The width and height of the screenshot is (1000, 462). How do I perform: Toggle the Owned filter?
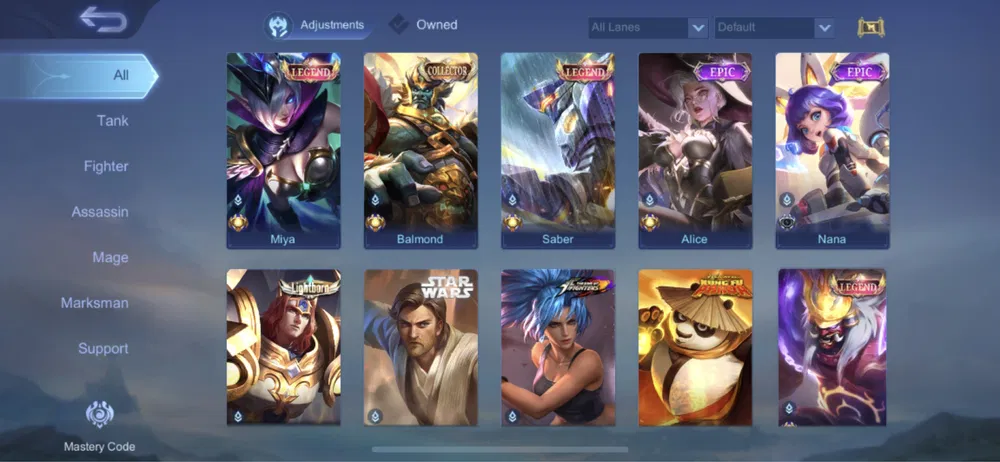coord(424,25)
